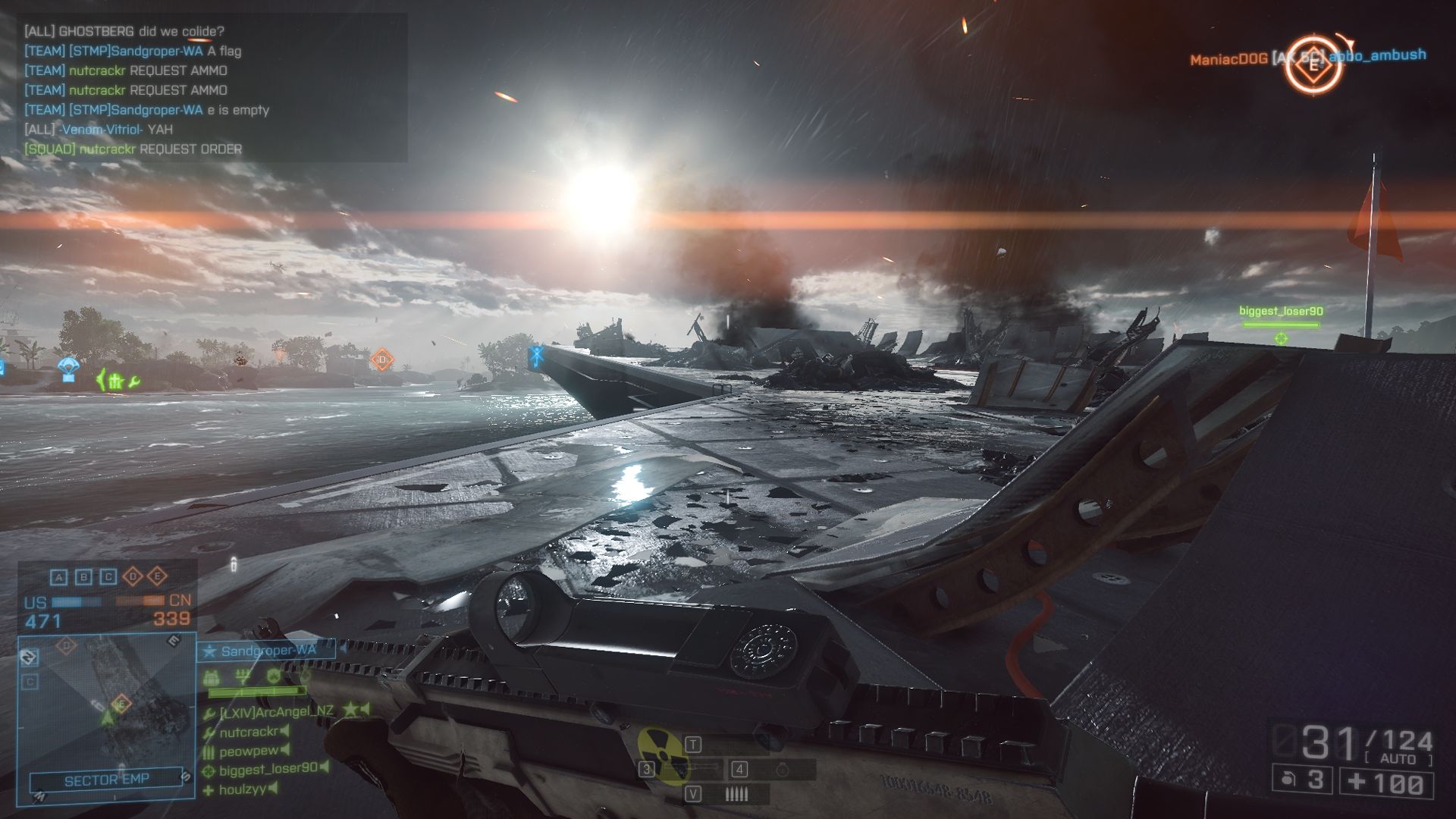Choose peowpew in the squad list
This screenshot has width=1456, height=819.
click(x=248, y=751)
